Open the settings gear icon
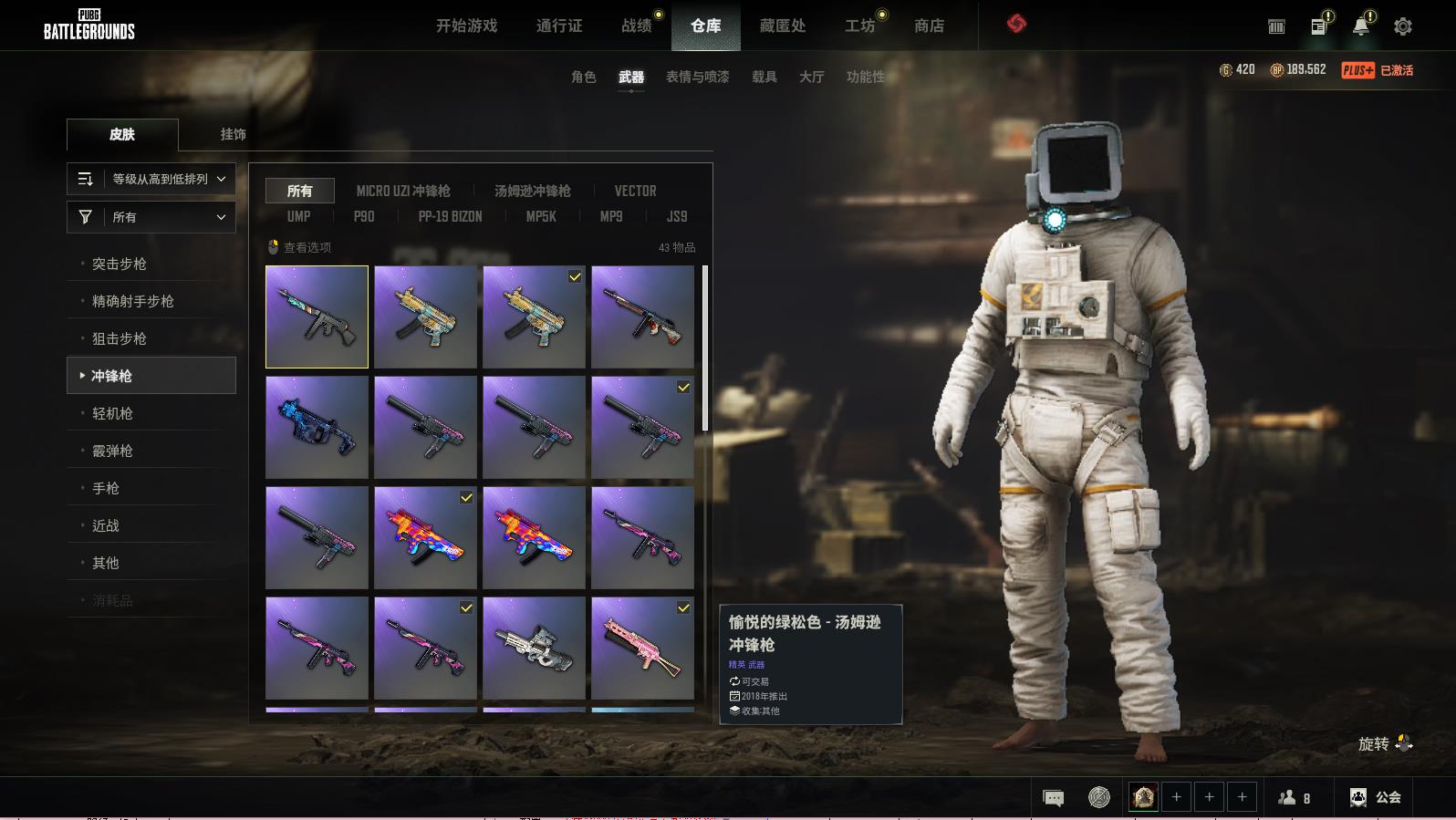Image resolution: width=1456 pixels, height=820 pixels. [x=1403, y=26]
